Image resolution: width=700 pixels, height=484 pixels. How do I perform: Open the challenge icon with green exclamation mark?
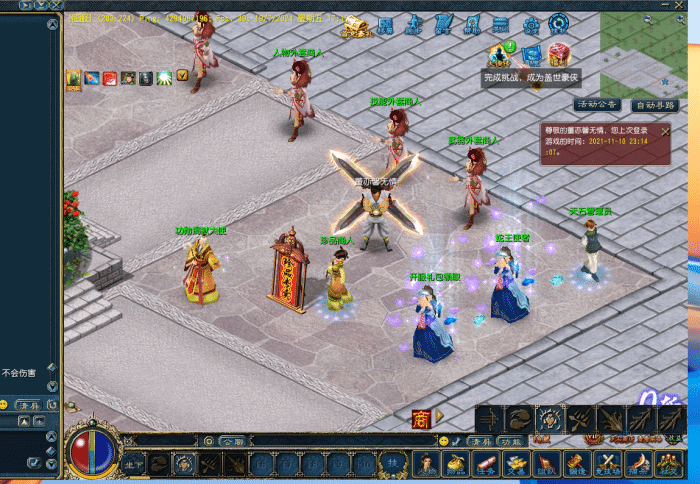(x=500, y=53)
